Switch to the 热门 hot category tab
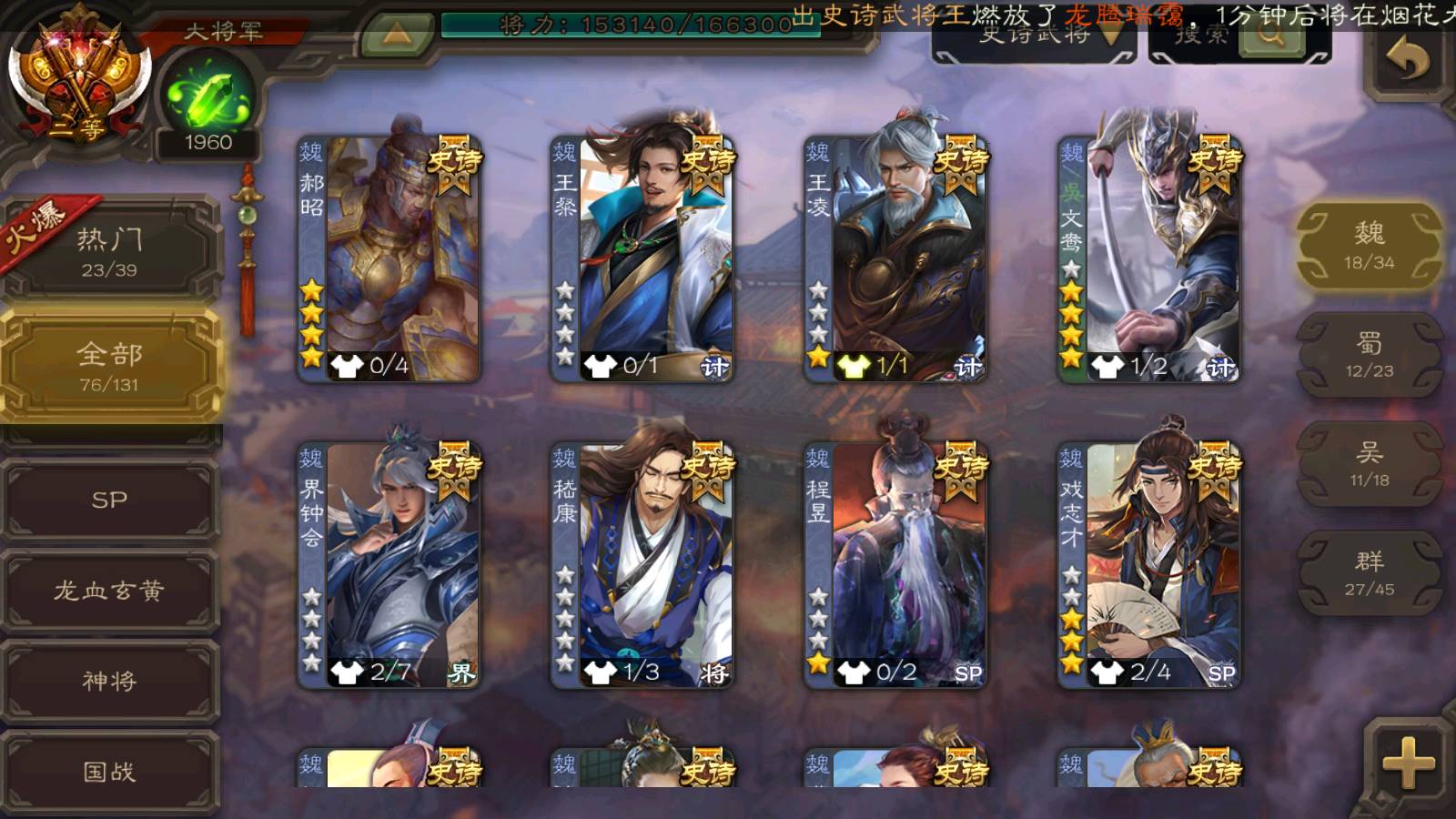 109,250
